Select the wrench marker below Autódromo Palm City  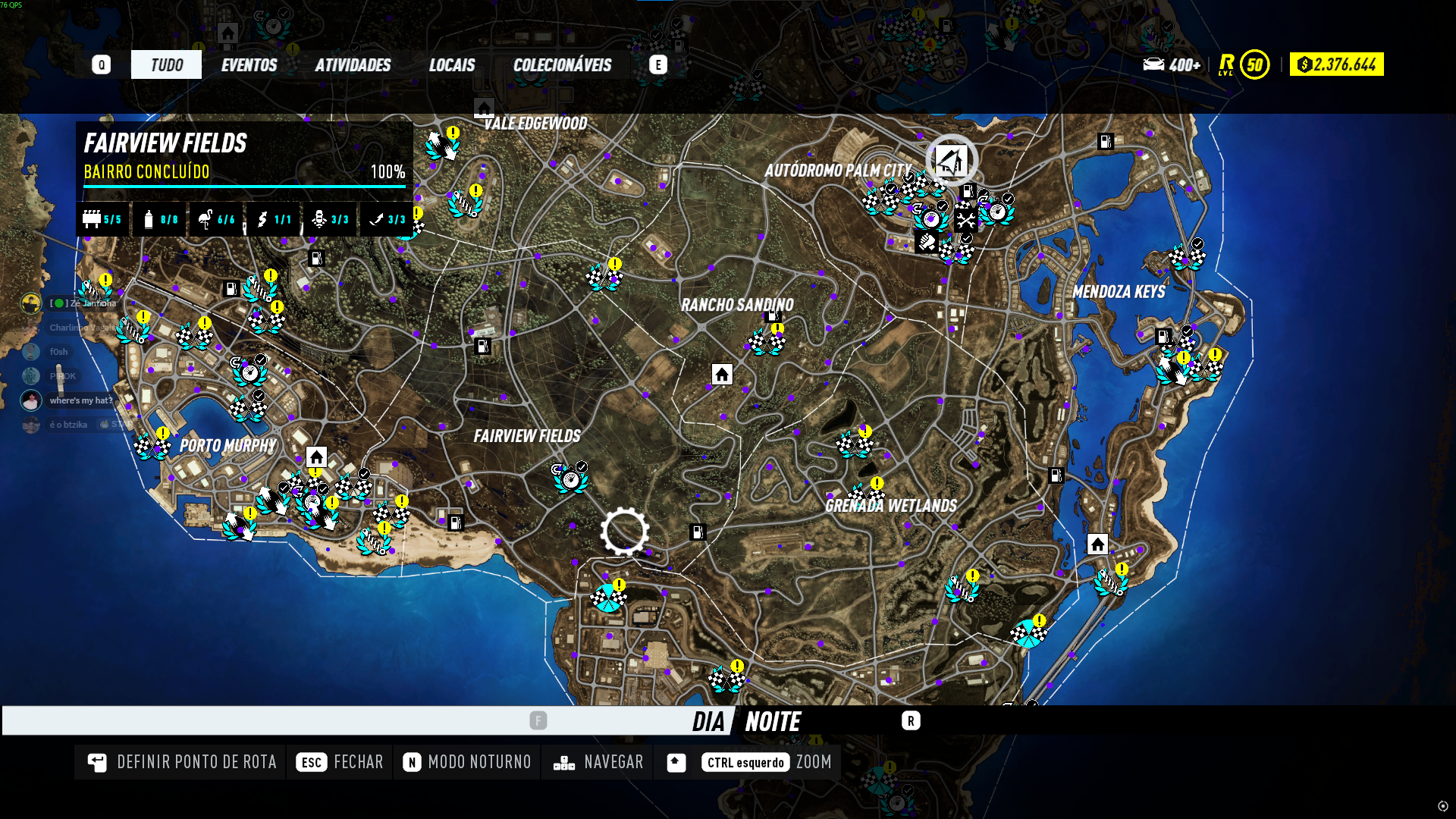(x=965, y=221)
